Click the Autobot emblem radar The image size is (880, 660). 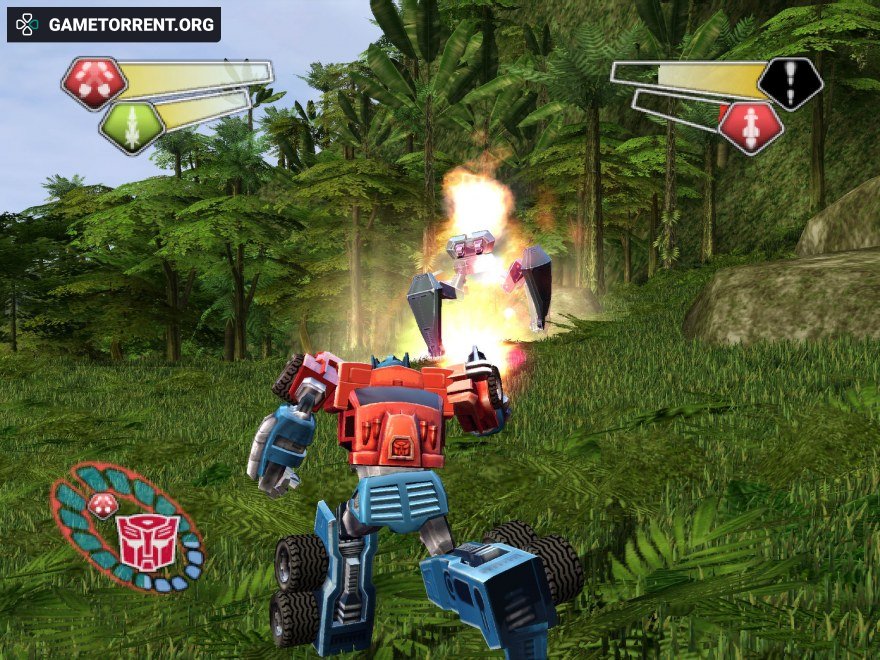tap(146, 541)
